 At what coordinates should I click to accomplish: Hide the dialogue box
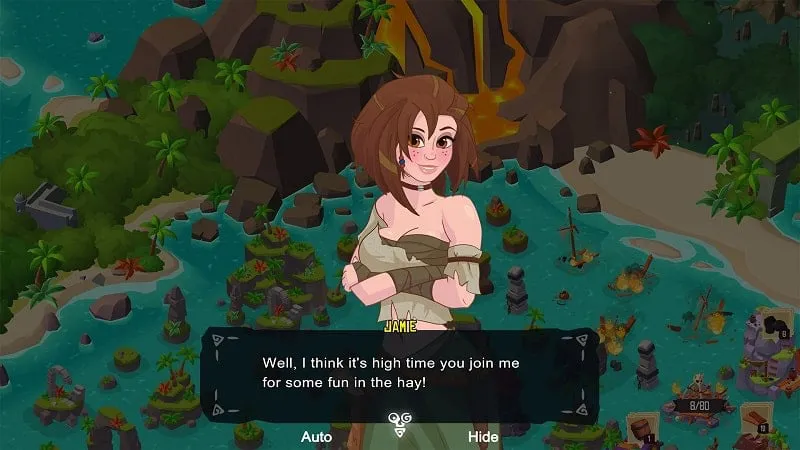[x=483, y=437]
